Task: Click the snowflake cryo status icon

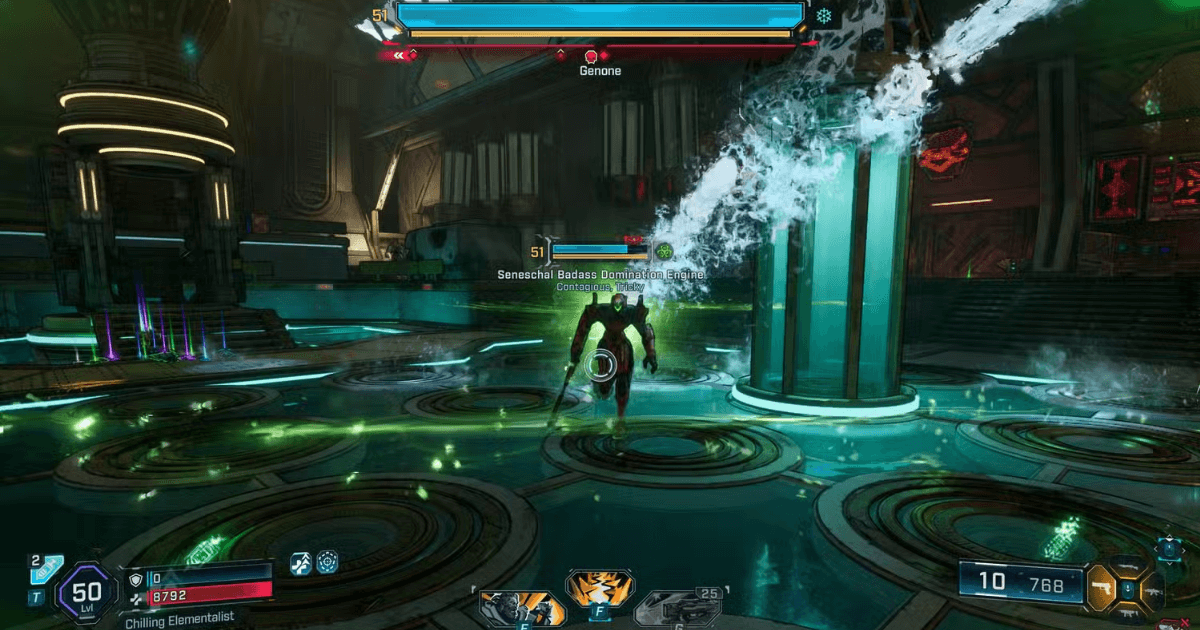Action: pyautogui.click(x=824, y=17)
